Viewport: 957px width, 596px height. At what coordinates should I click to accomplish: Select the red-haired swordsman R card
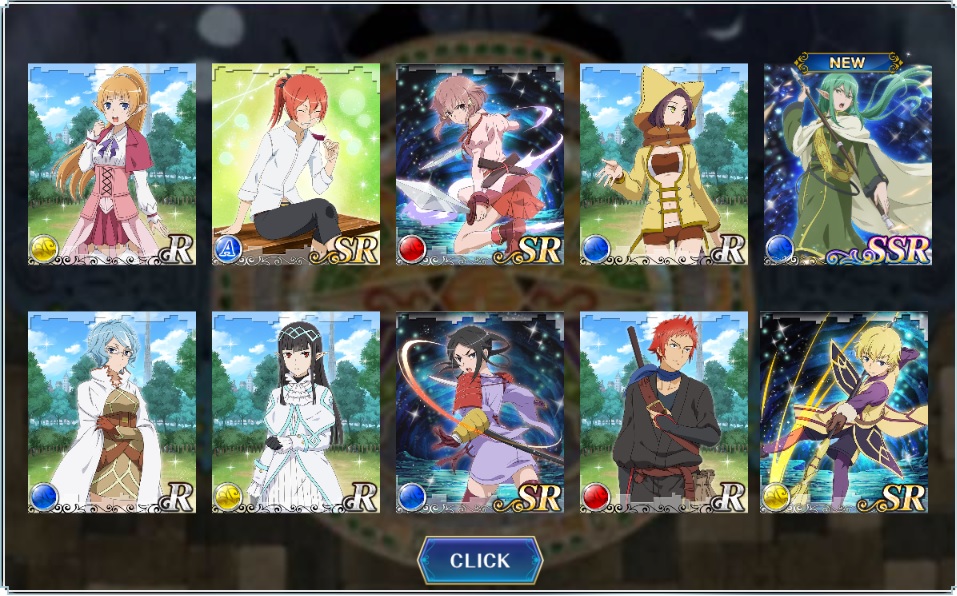coord(664,413)
